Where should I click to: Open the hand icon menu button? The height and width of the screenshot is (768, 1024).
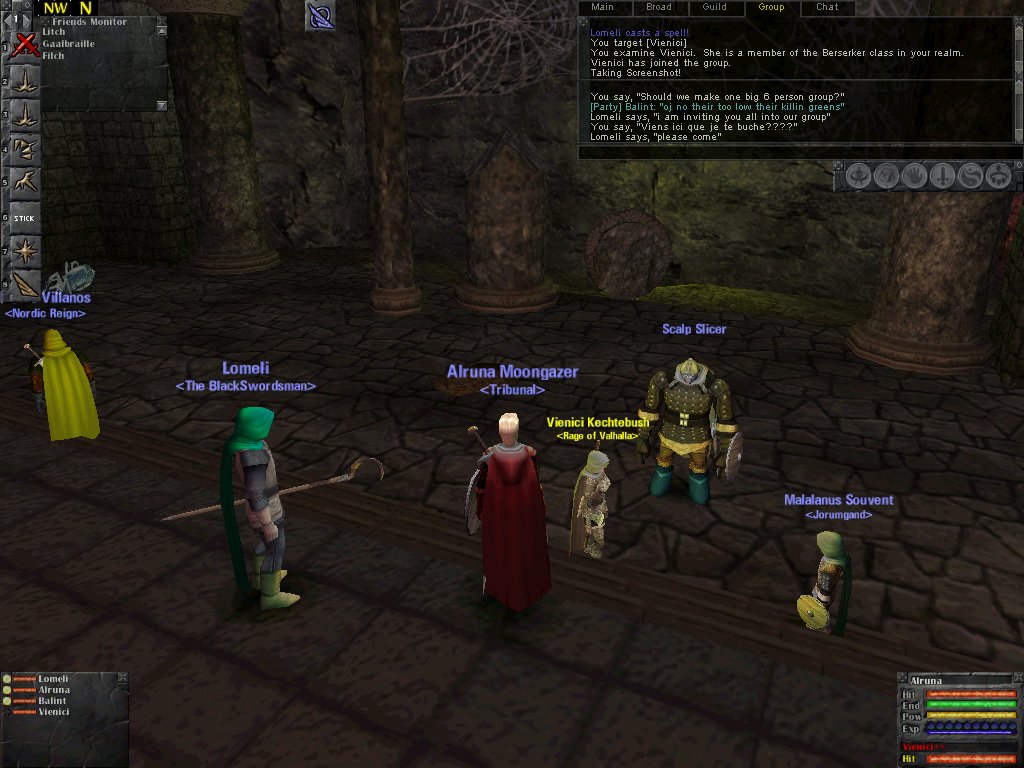[914, 176]
